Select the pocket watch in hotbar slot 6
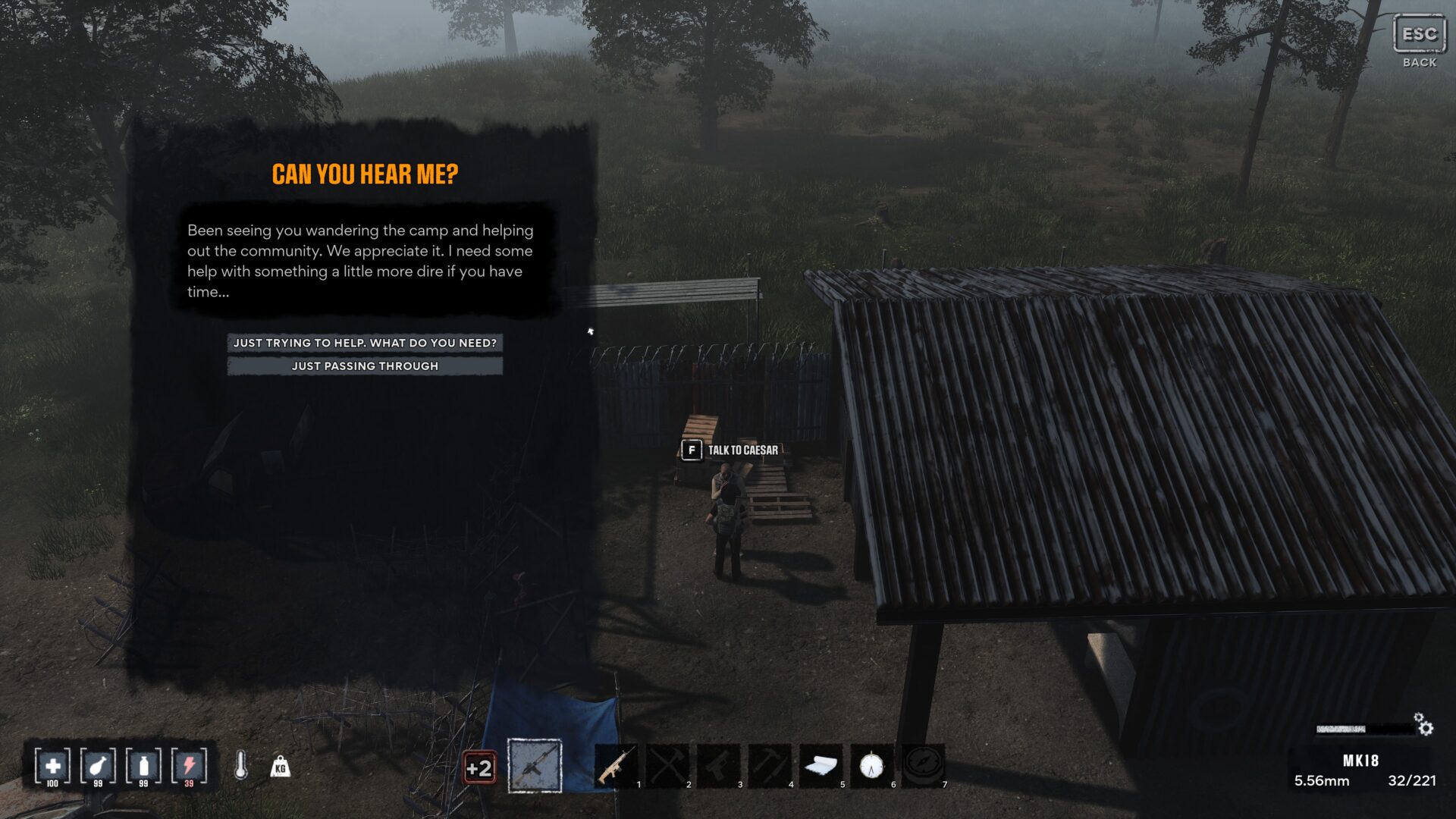Viewport: 1456px width, 819px height. click(871, 767)
